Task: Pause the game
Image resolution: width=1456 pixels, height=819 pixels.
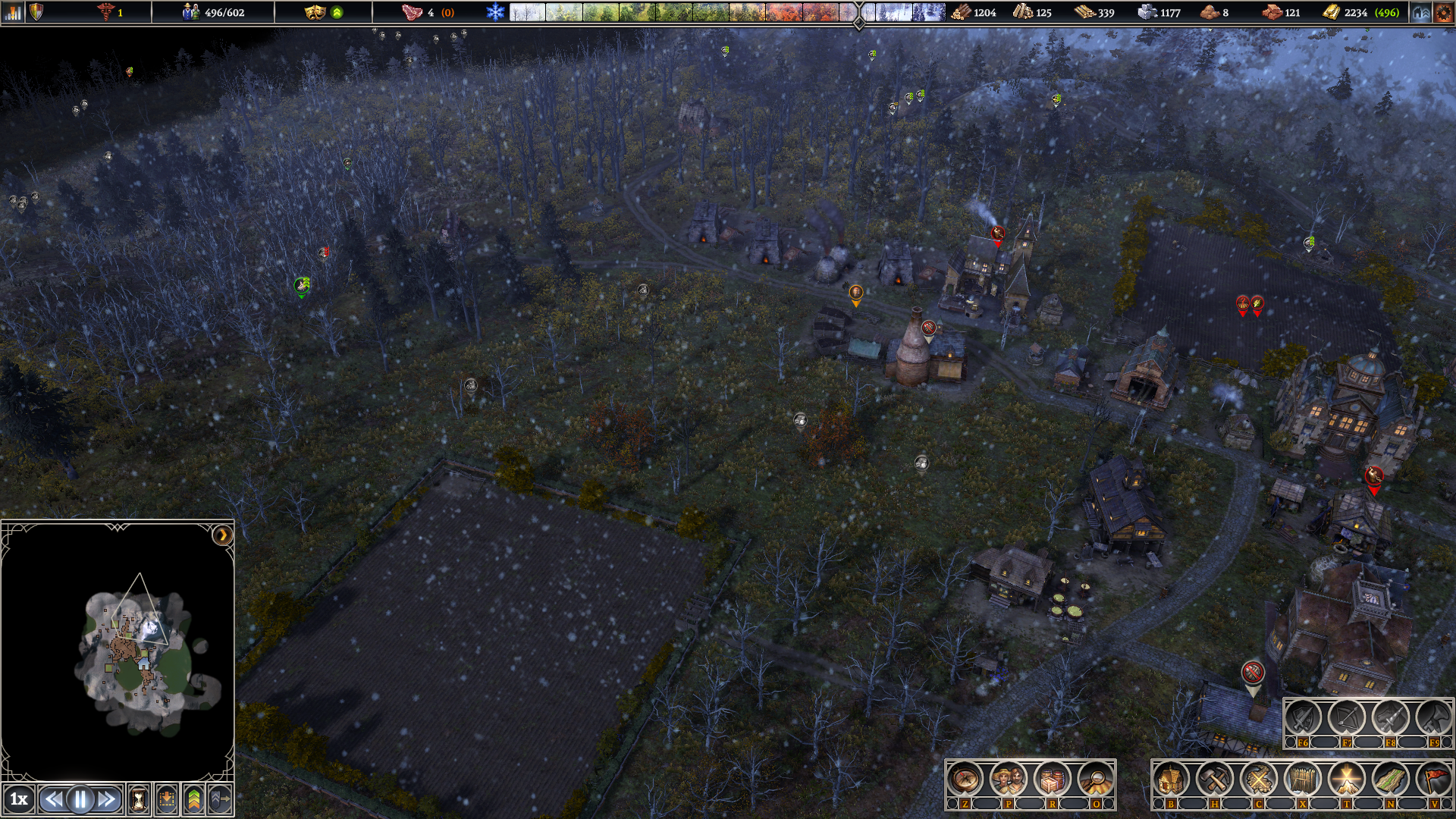Action: coord(80,799)
